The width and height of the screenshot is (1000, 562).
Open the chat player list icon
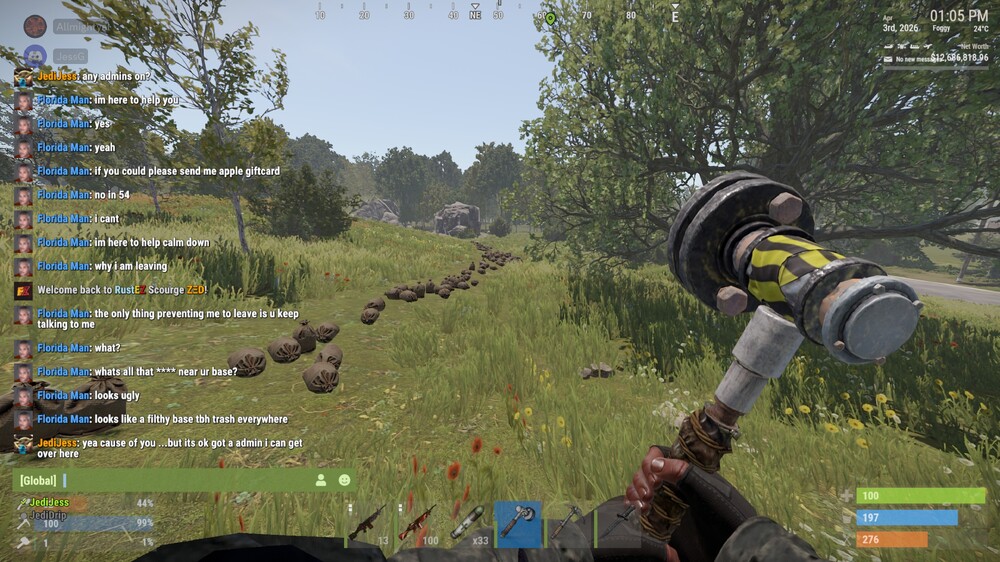point(321,481)
